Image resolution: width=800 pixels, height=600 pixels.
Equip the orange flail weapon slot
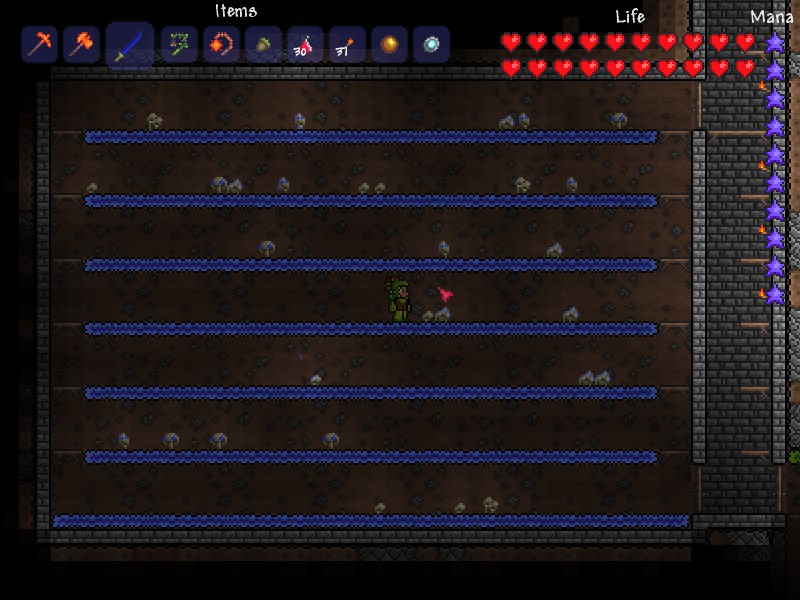(x=221, y=44)
